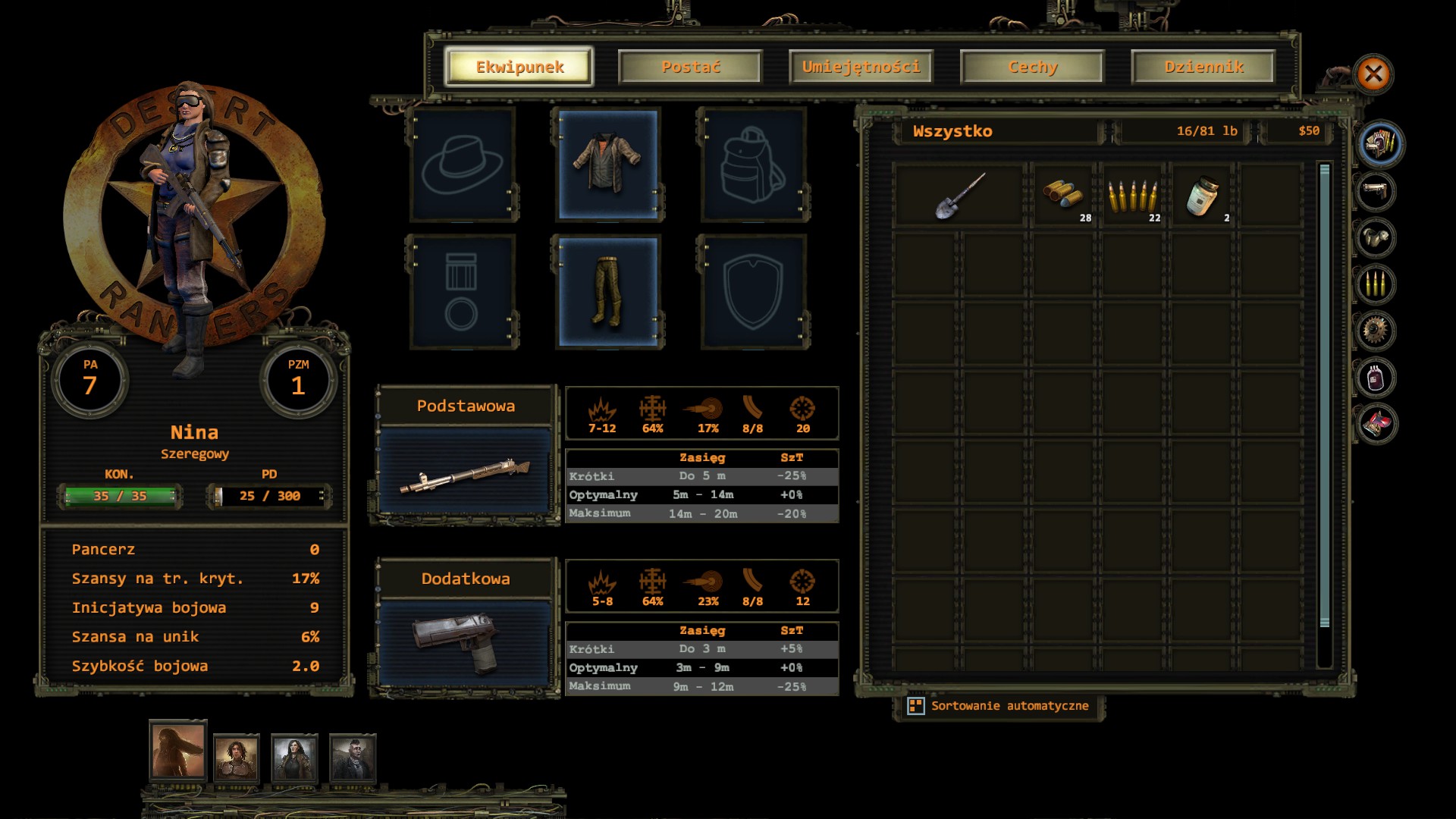Switch to the Postać tab
The width and height of the screenshot is (1456, 819).
point(690,67)
